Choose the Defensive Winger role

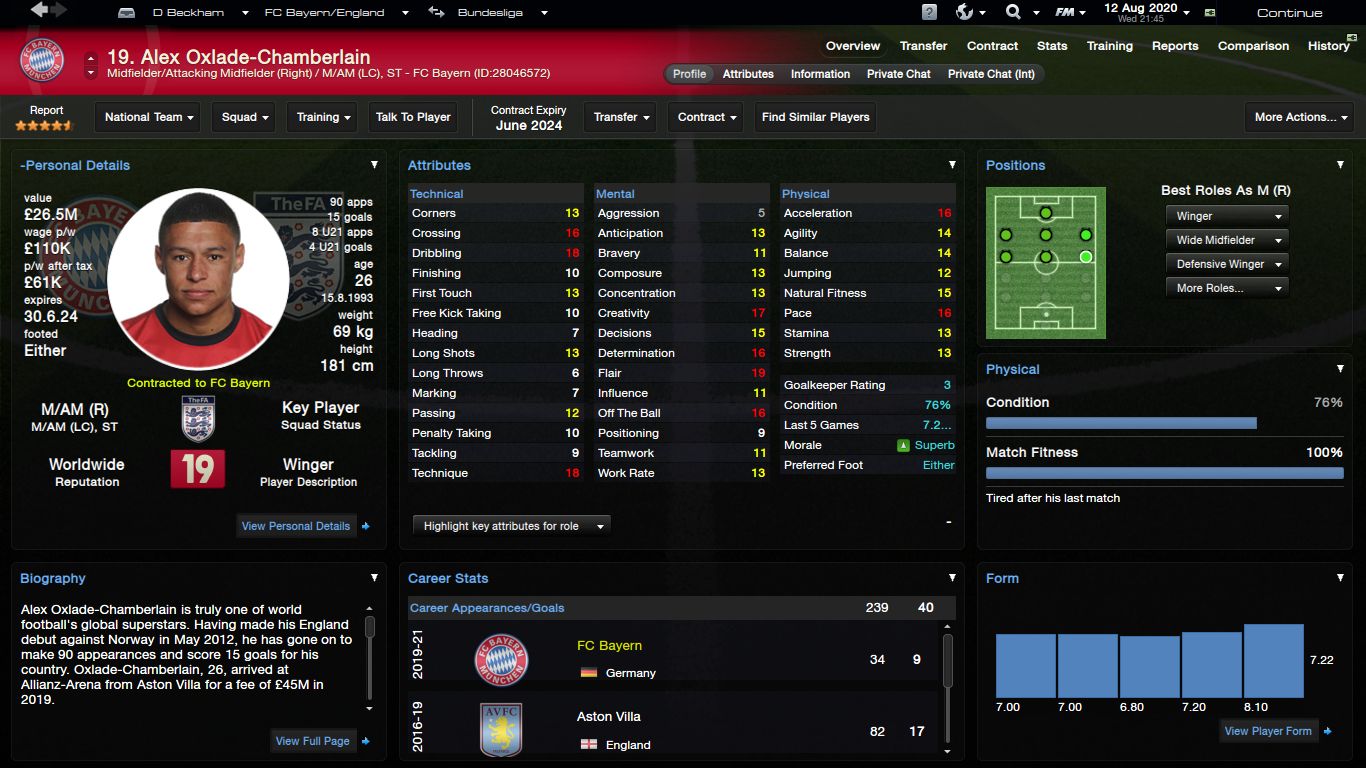1227,264
